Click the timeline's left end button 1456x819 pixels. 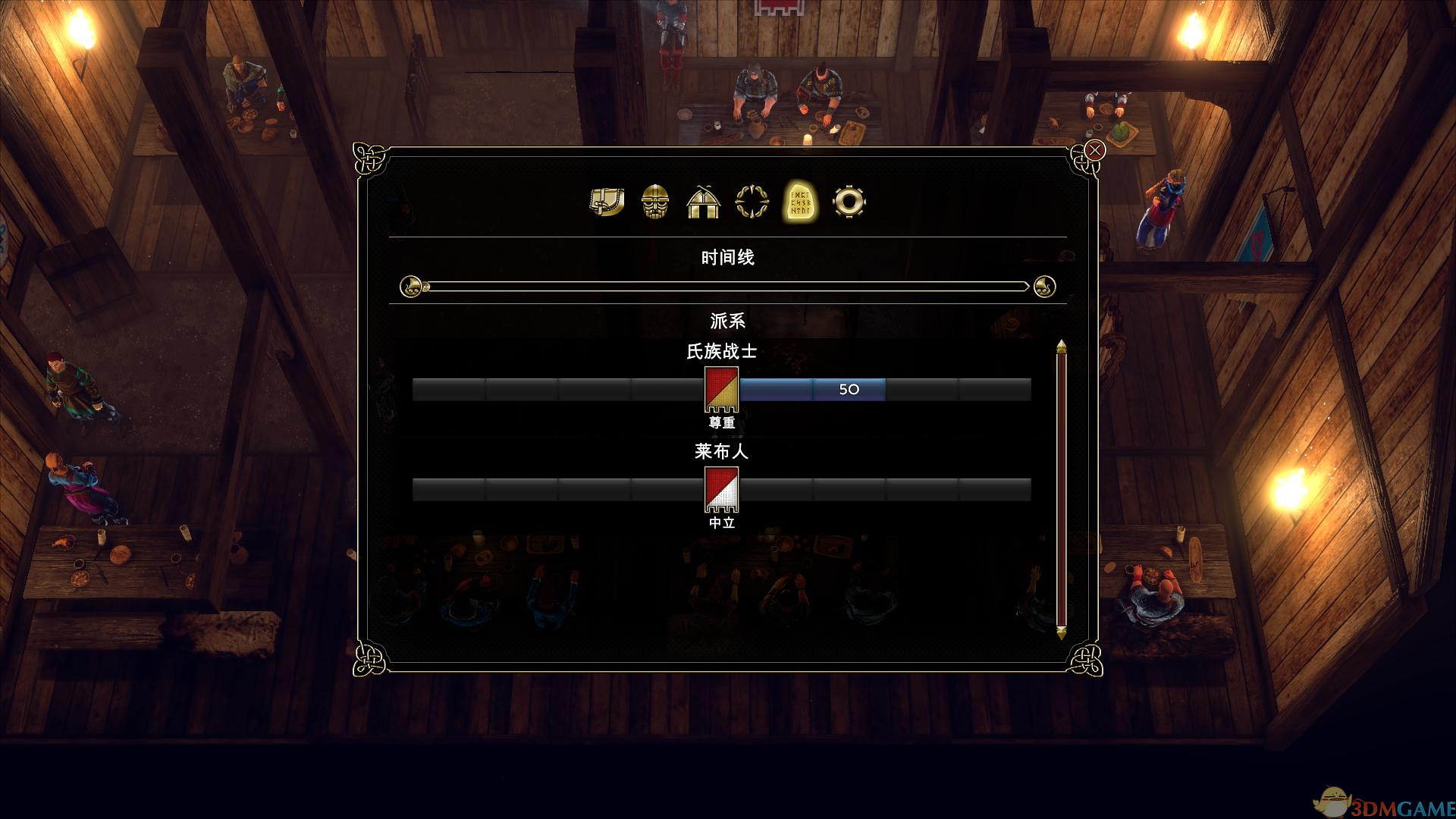[x=411, y=287]
